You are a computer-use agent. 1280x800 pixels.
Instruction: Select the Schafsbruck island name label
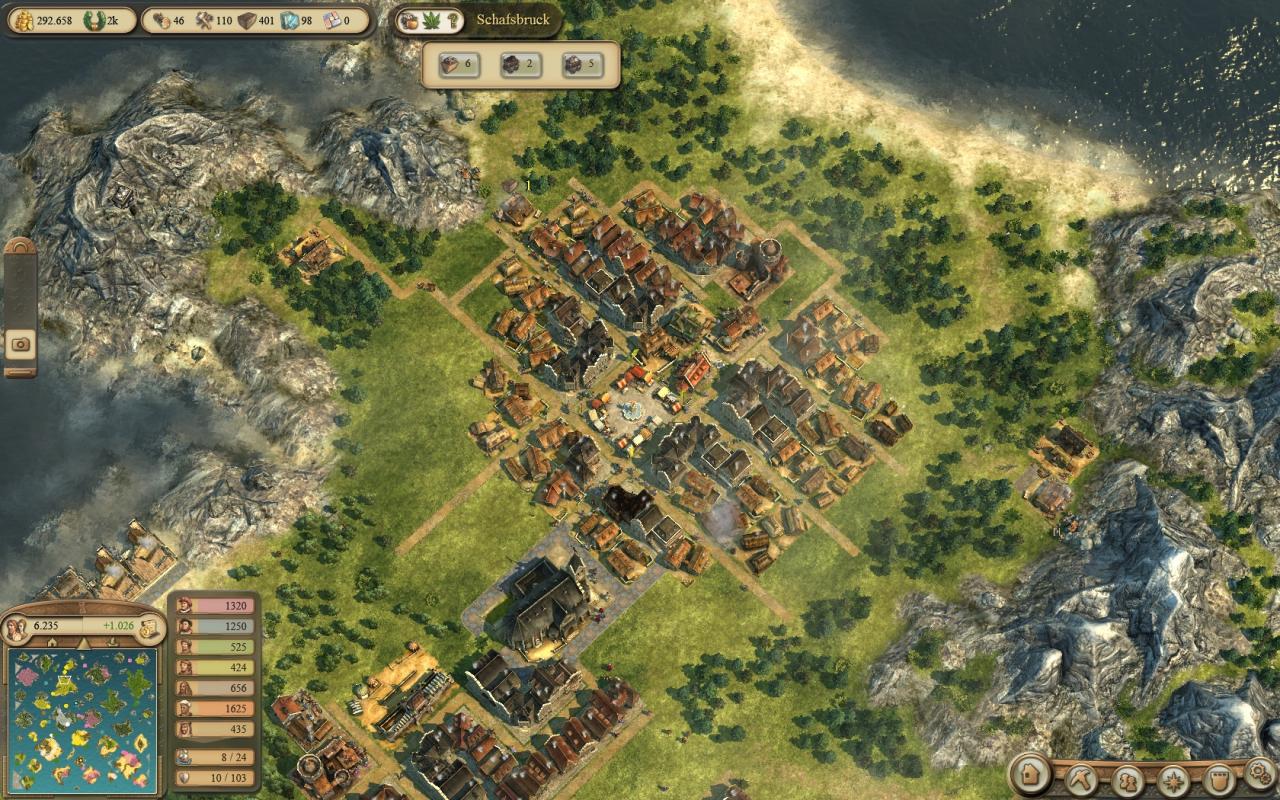(x=511, y=20)
